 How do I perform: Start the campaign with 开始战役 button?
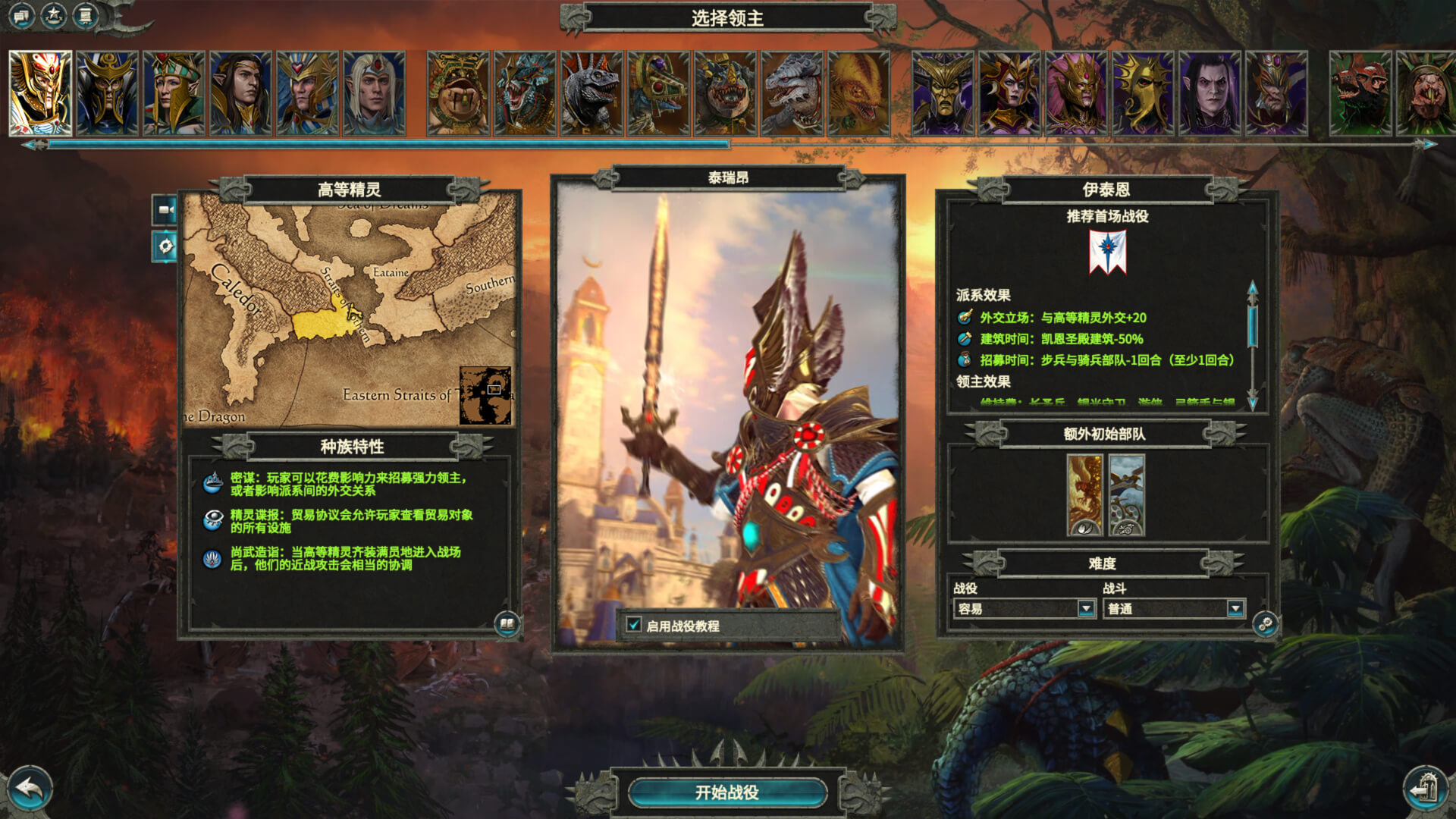click(726, 792)
